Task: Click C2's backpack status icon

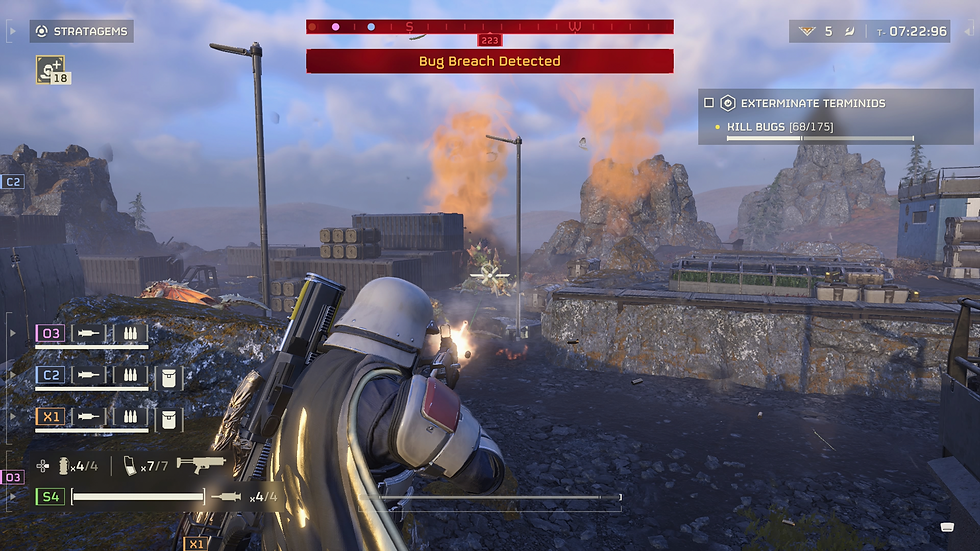Action: 169,374
